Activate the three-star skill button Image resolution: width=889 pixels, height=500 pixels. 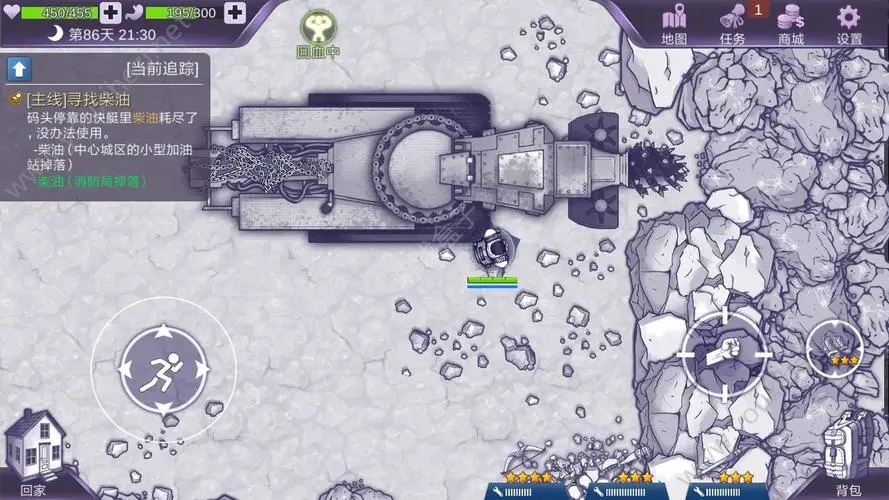(x=835, y=347)
